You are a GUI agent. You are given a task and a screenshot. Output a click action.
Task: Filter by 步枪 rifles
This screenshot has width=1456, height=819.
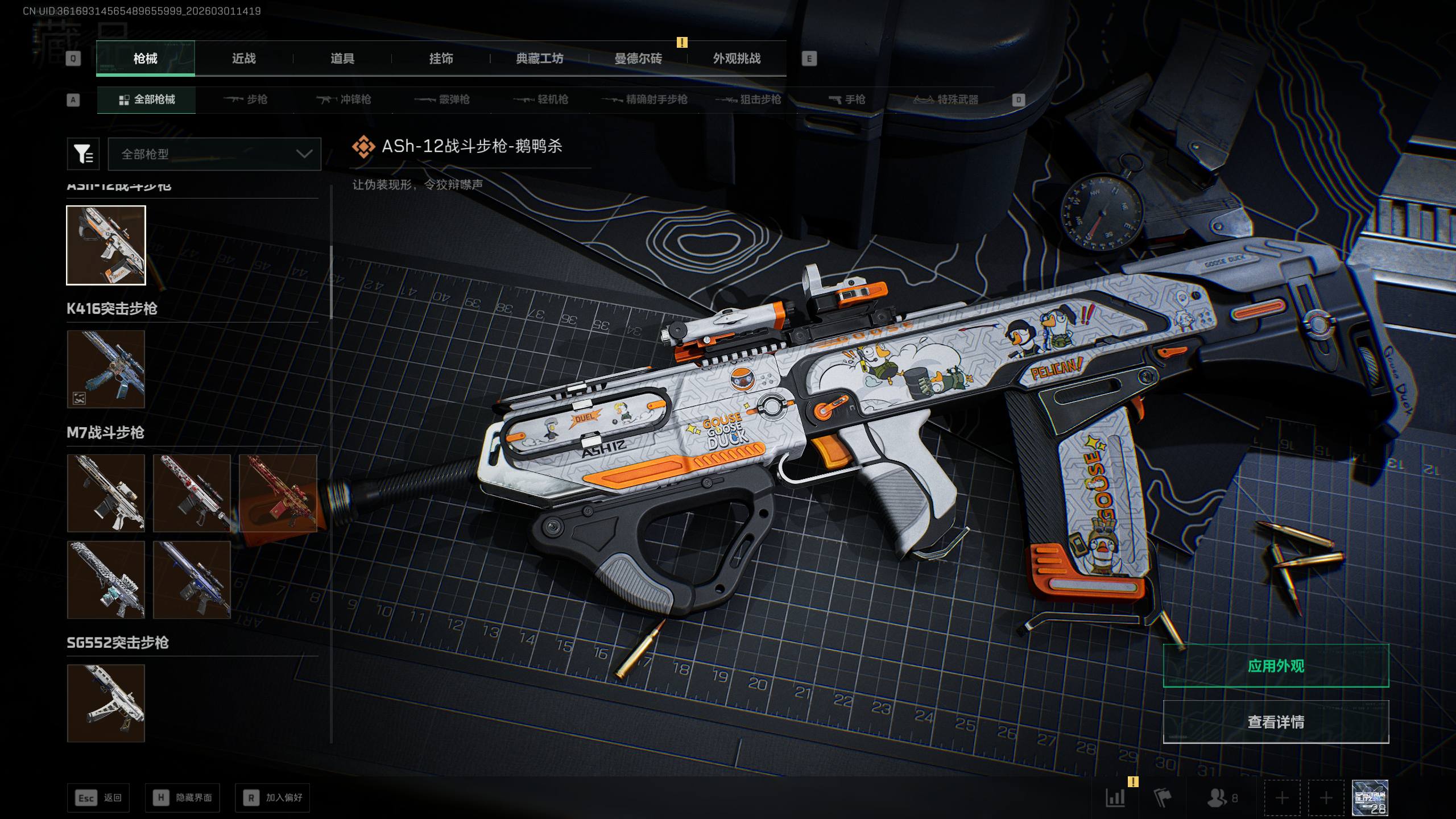click(245, 100)
